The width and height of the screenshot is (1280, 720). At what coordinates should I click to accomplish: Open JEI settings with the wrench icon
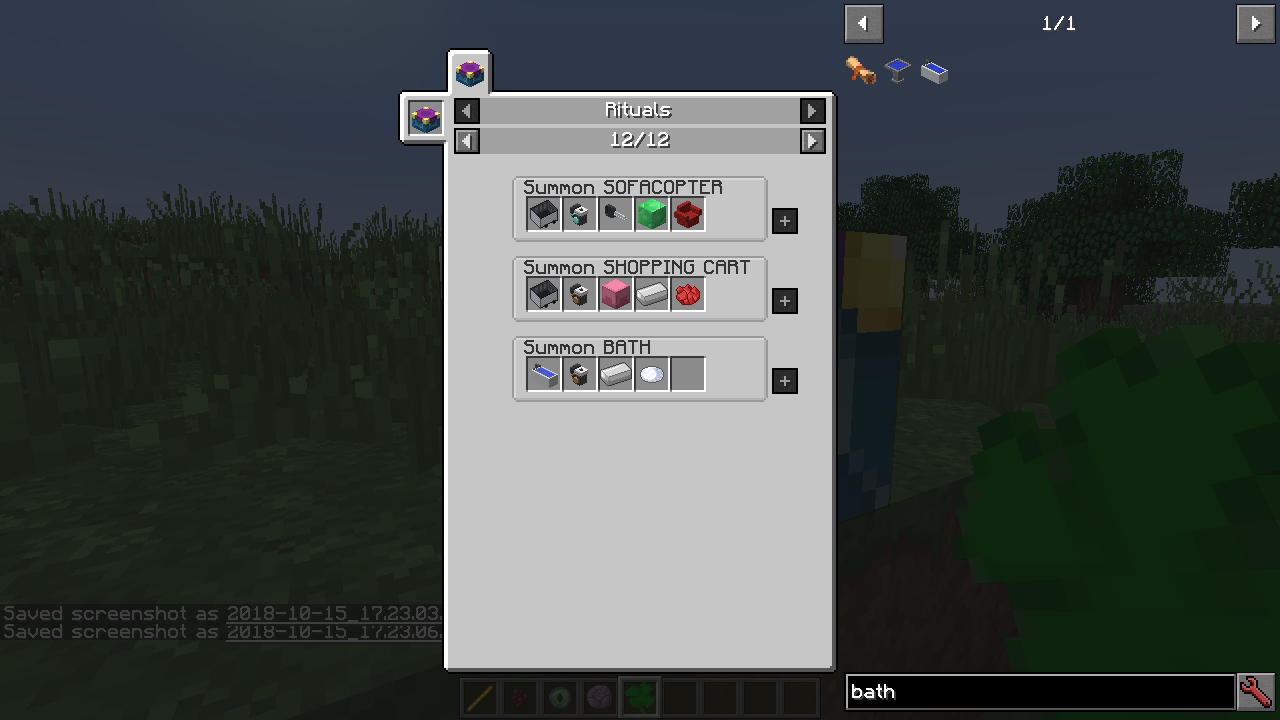point(1256,691)
